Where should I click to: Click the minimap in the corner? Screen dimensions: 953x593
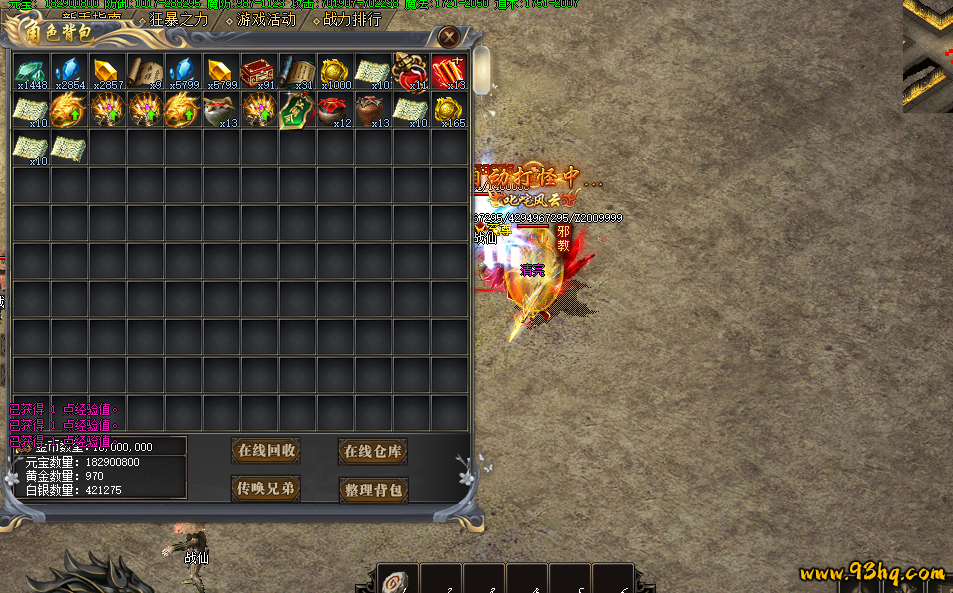tap(928, 55)
